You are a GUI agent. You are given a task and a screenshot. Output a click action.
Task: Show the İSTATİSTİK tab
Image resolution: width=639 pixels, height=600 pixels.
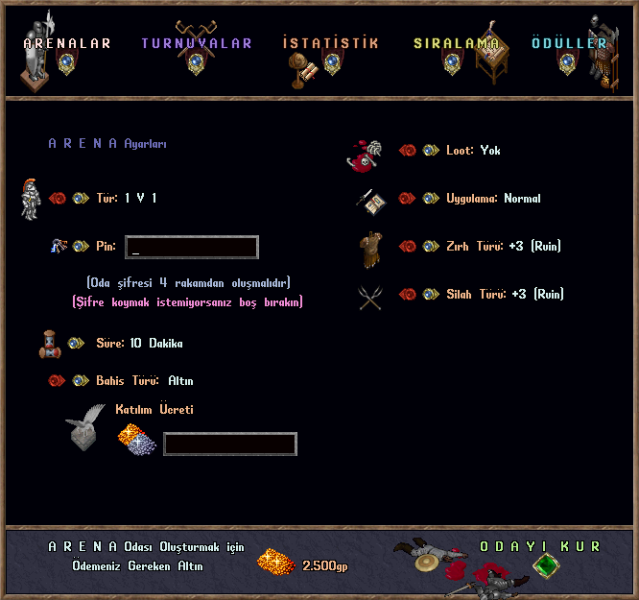330,44
